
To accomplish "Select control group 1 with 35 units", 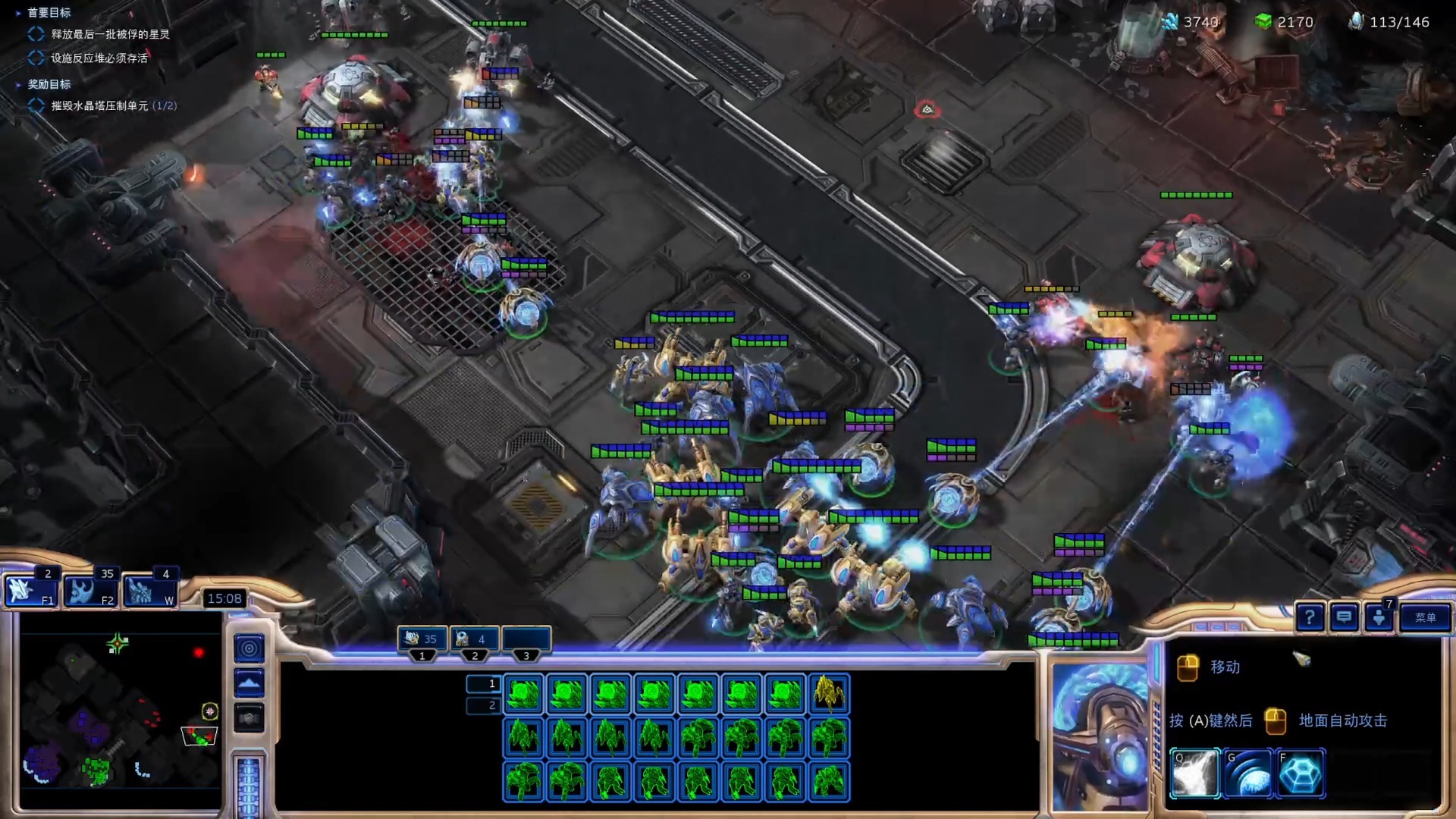I will tap(422, 639).
